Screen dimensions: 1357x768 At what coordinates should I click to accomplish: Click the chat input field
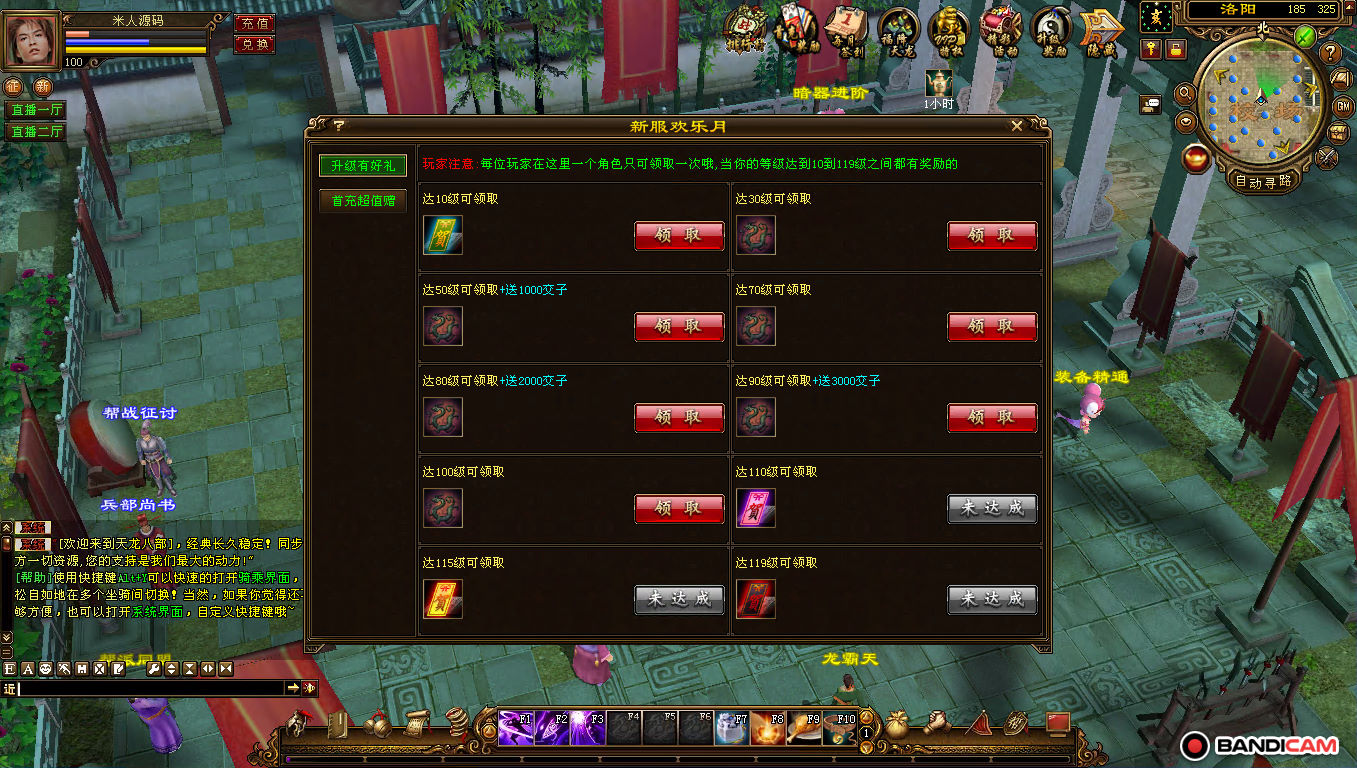click(150, 688)
